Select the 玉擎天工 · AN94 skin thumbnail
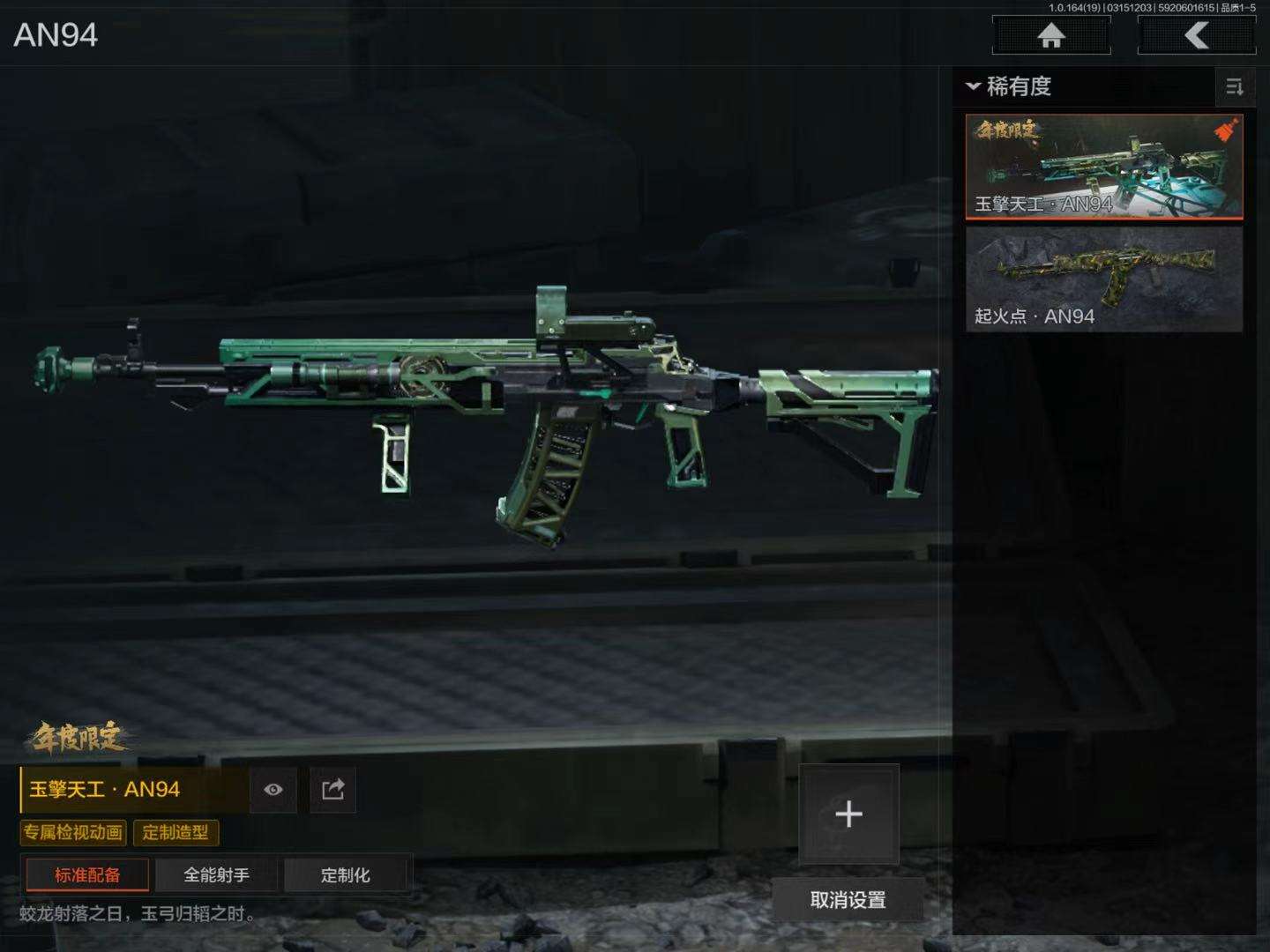1270x952 pixels. [x=1103, y=167]
